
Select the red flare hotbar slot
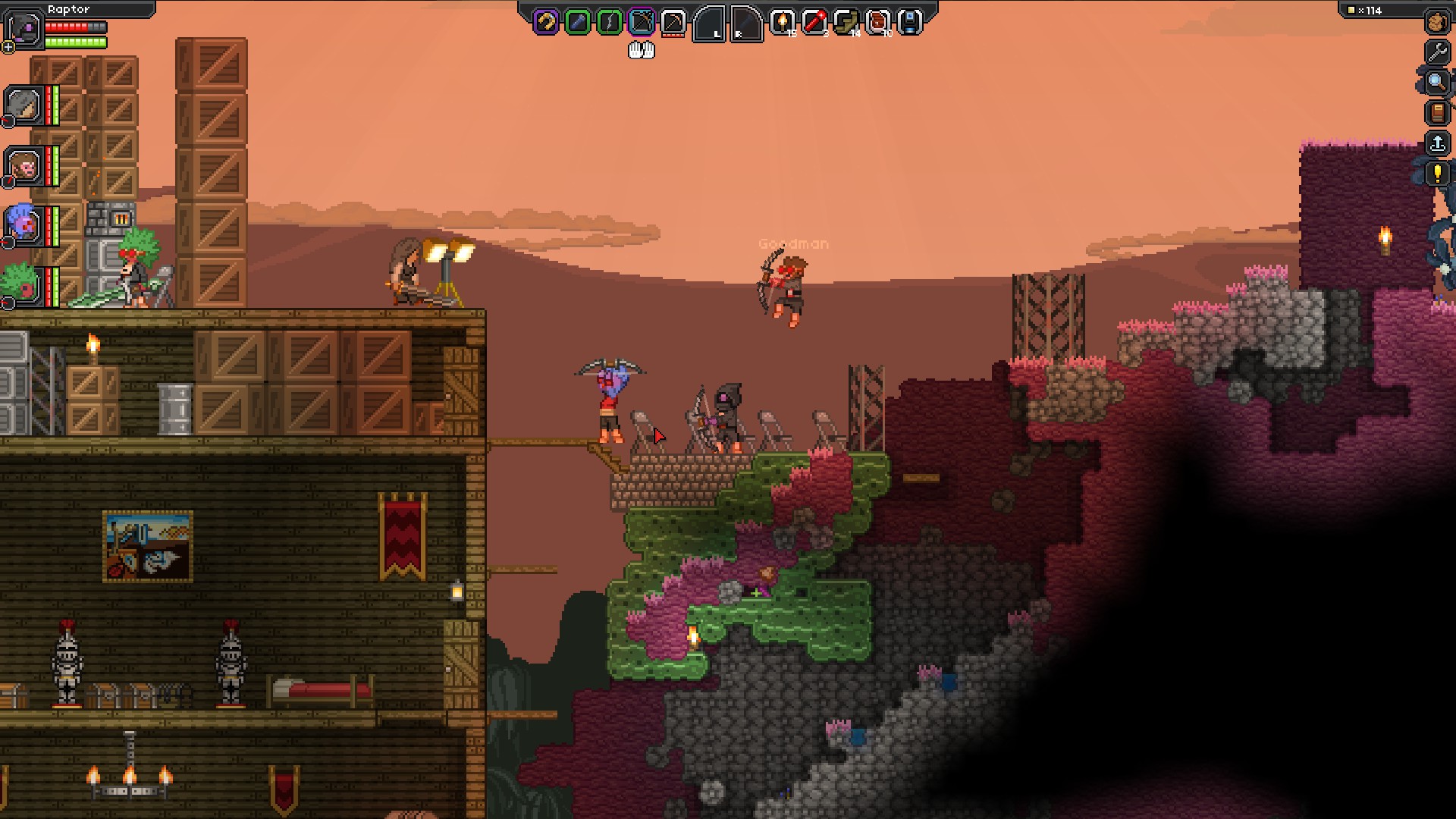click(x=814, y=21)
